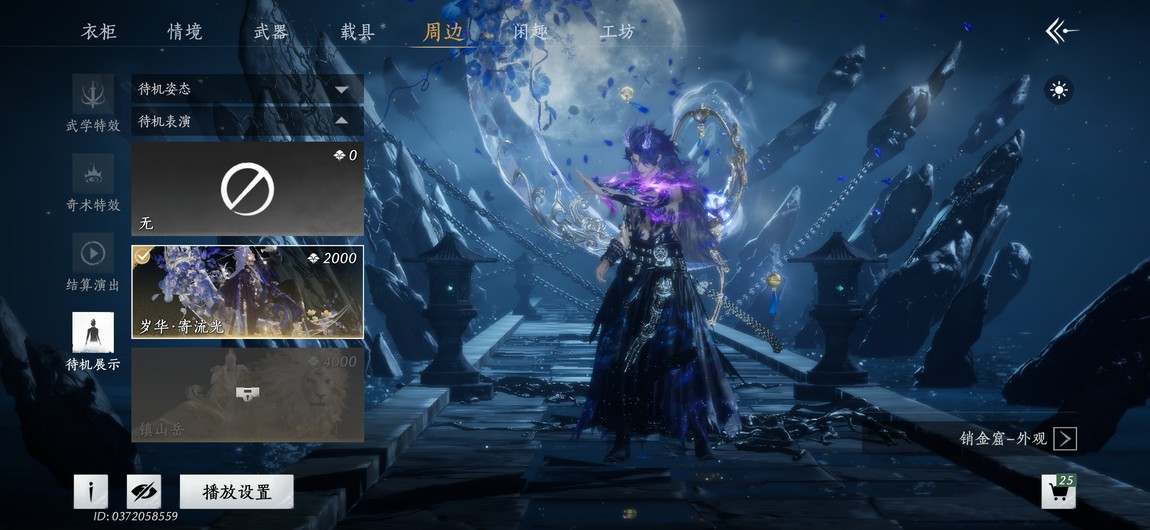The image size is (1150, 530).
Task: Open the shopping cart
Action: coord(1058,492)
